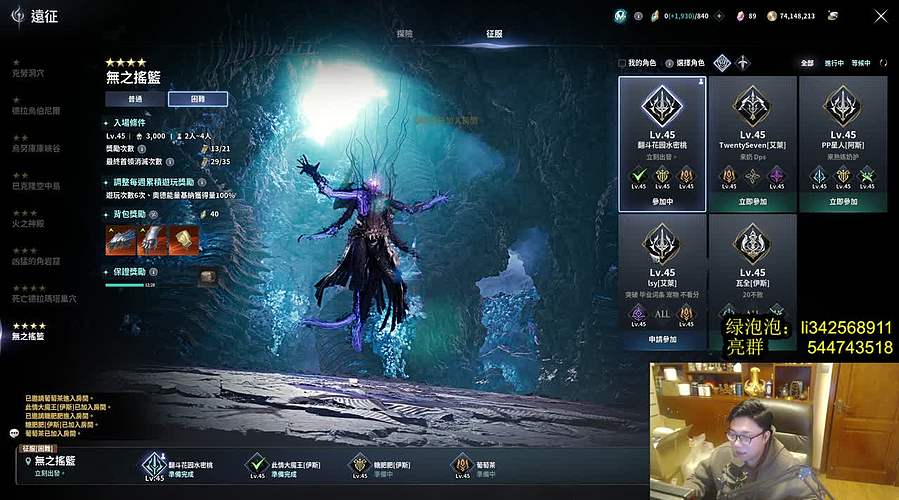
Task: Choose 德拉烏伯尼爾 from the dungeon list
Action: coord(36,111)
